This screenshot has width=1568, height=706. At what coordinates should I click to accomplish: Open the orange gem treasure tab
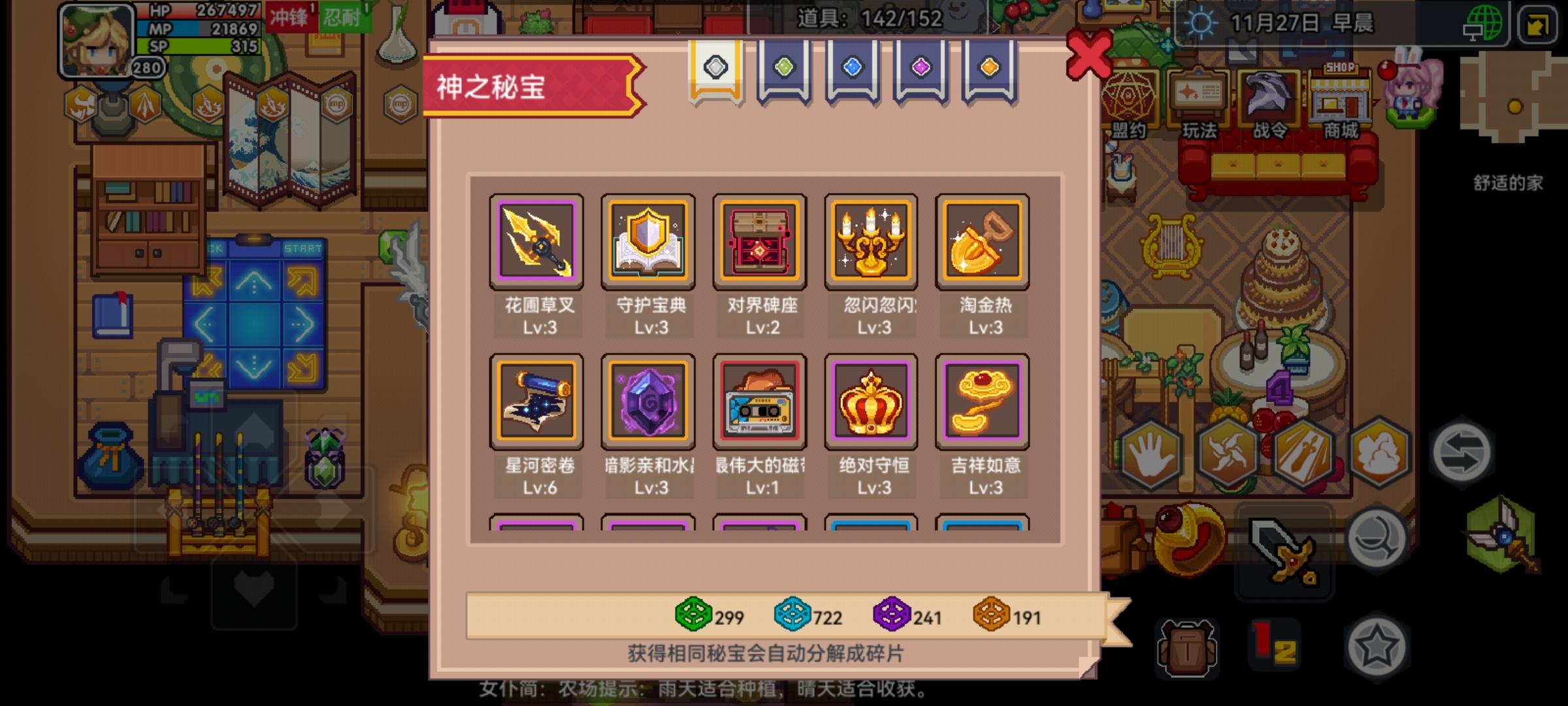pos(988,65)
